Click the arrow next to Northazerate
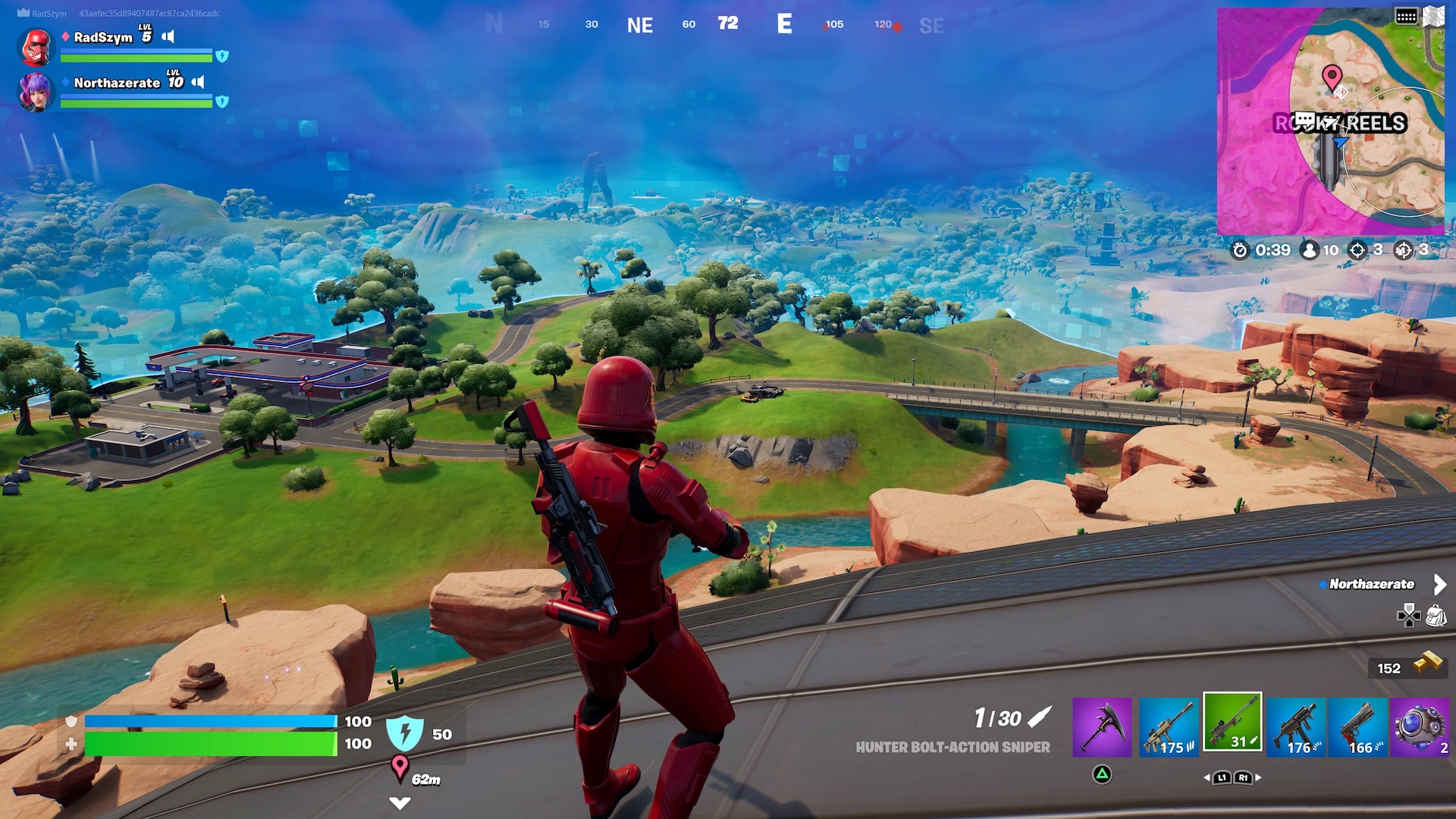The image size is (1456, 819). (1439, 584)
